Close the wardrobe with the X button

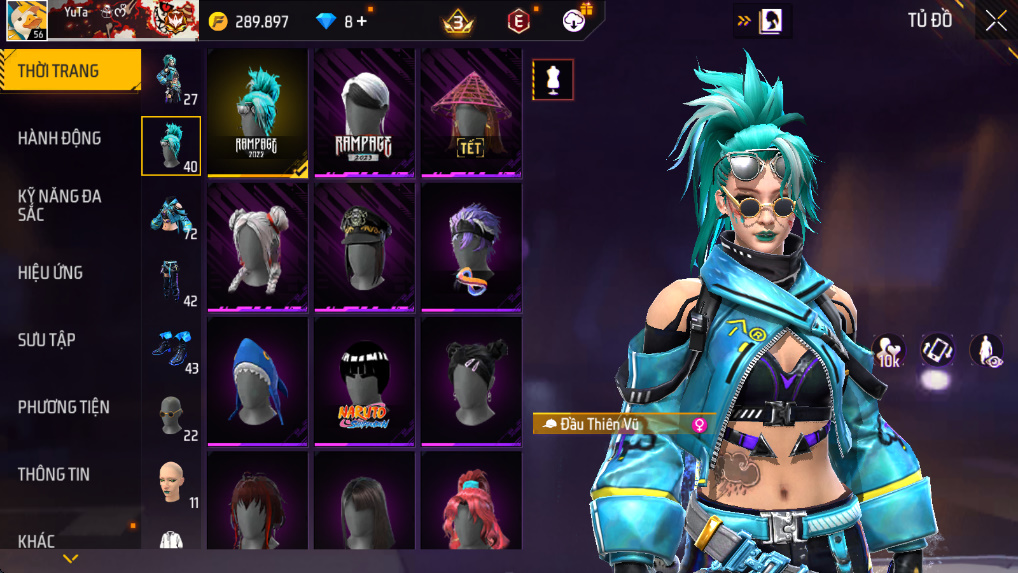[x=996, y=21]
